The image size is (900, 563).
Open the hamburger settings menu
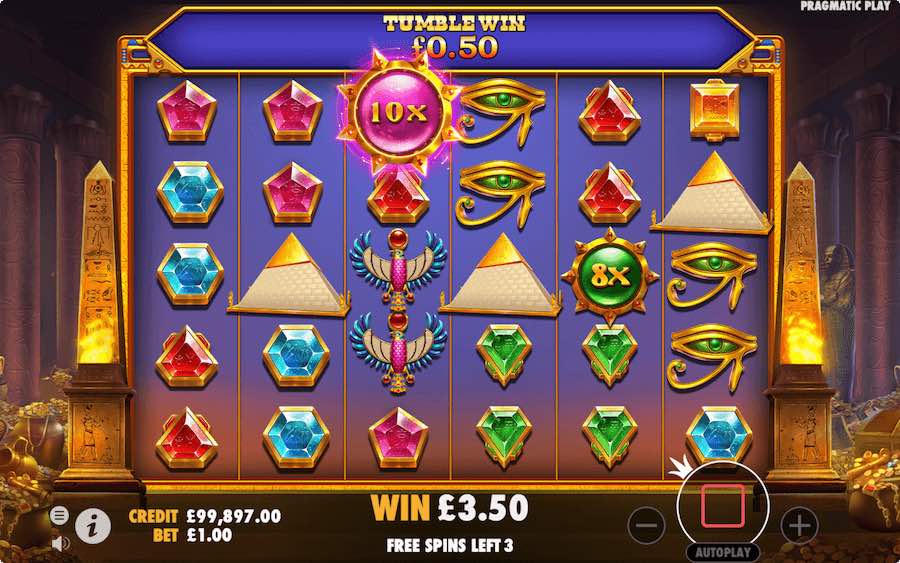(59, 515)
